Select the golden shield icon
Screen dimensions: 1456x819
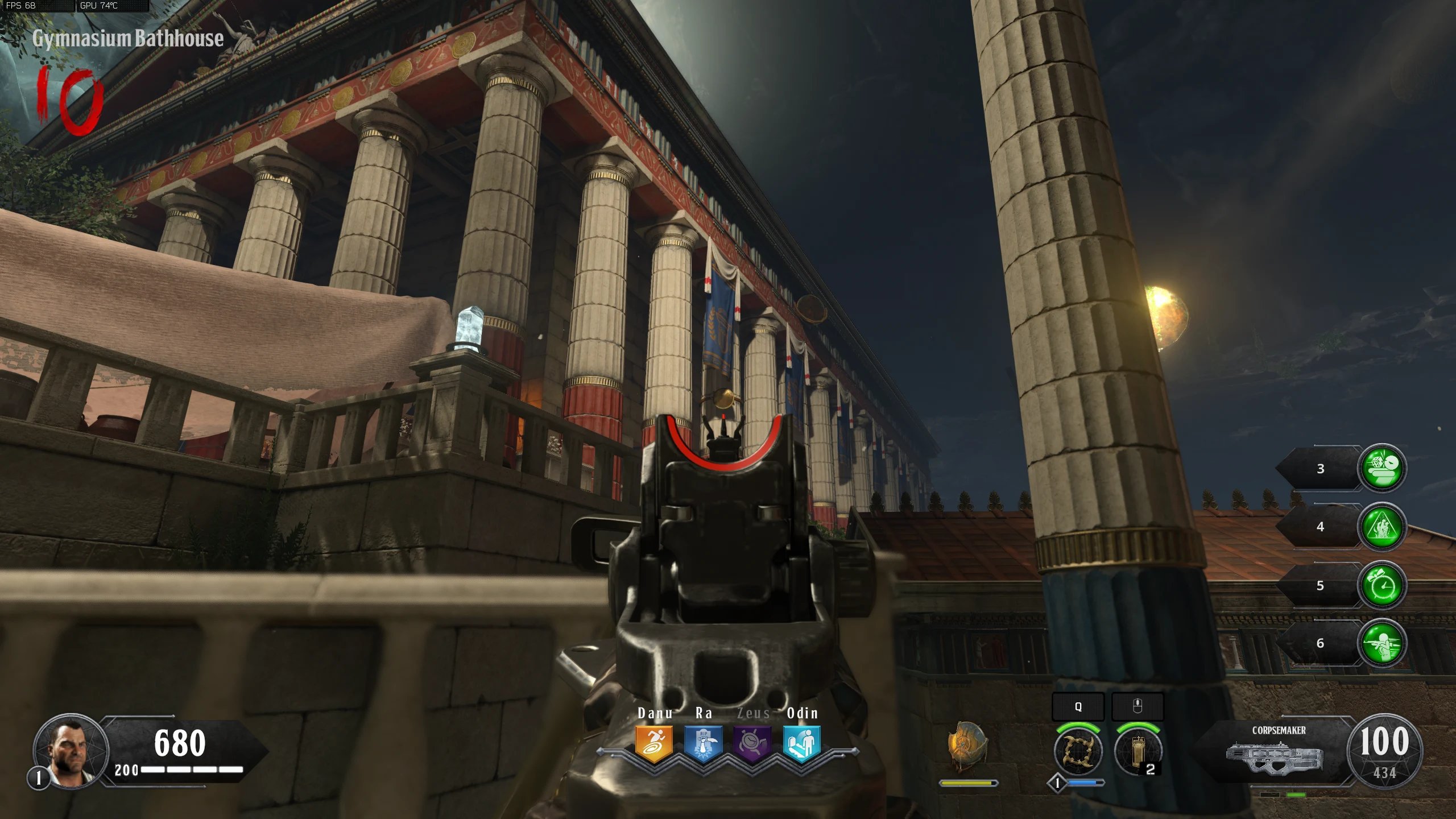tap(967, 746)
